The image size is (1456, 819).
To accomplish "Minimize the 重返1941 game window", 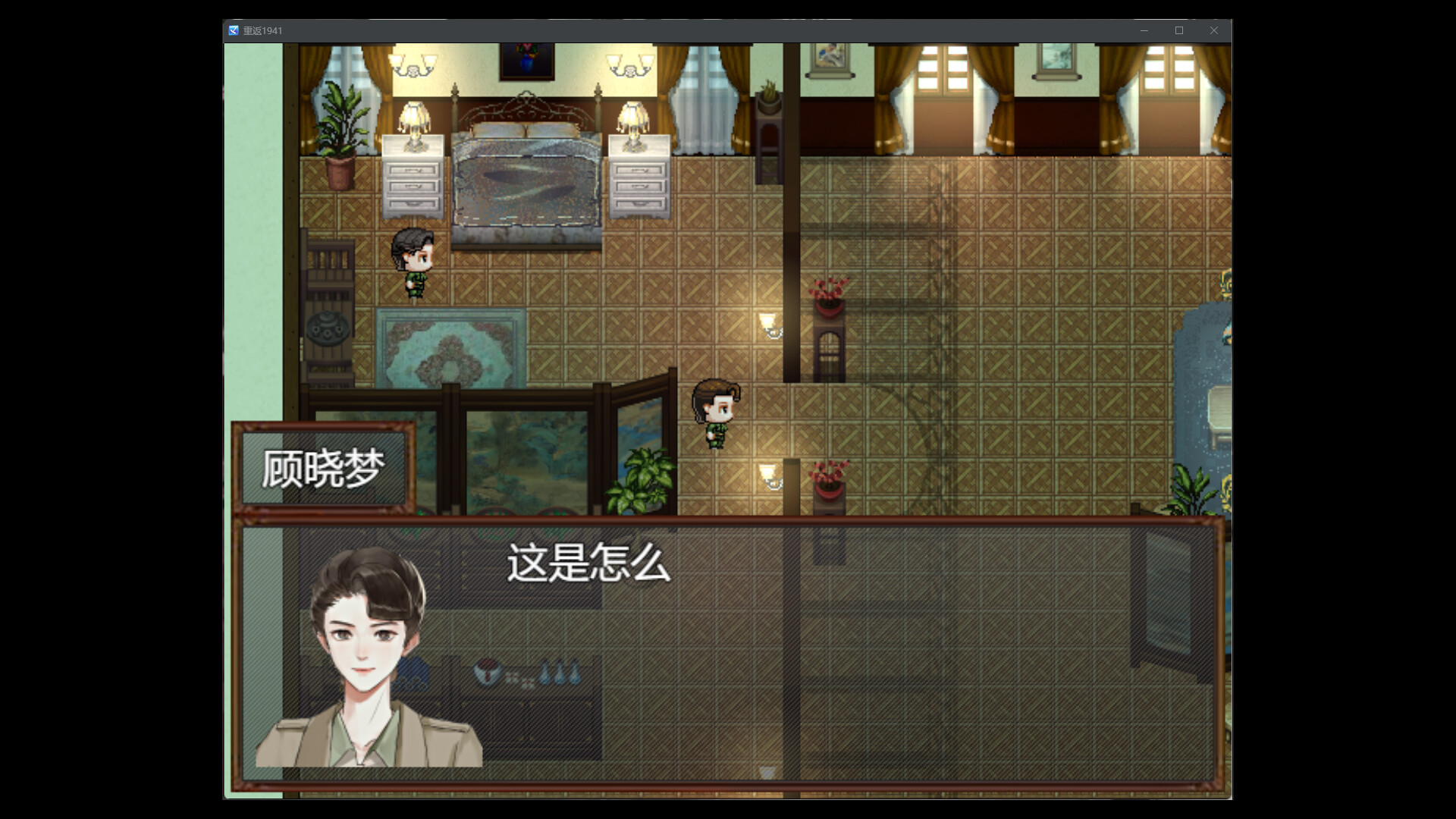I will pyautogui.click(x=1144, y=30).
